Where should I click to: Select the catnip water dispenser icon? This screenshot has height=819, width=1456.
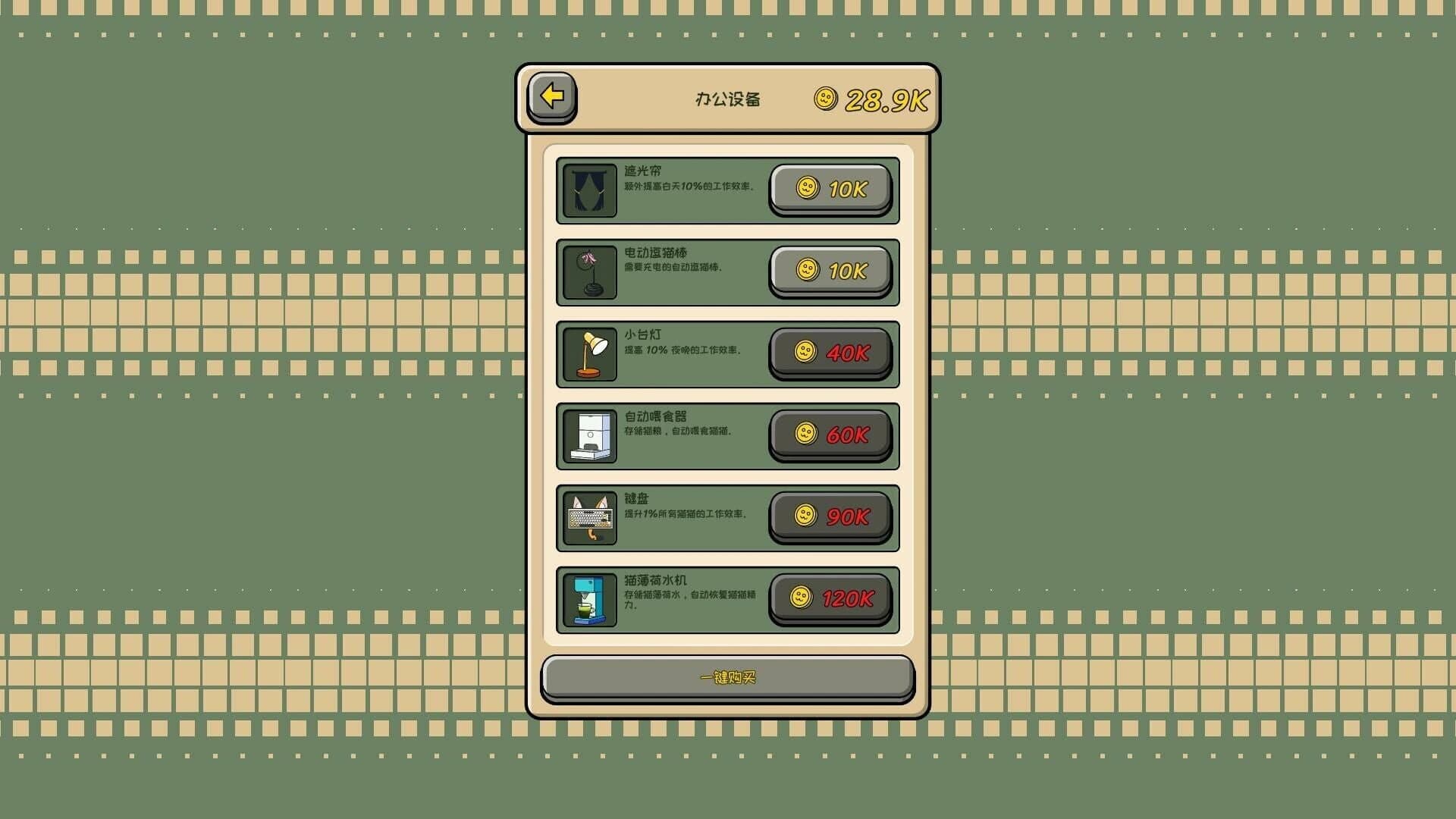pyautogui.click(x=590, y=599)
